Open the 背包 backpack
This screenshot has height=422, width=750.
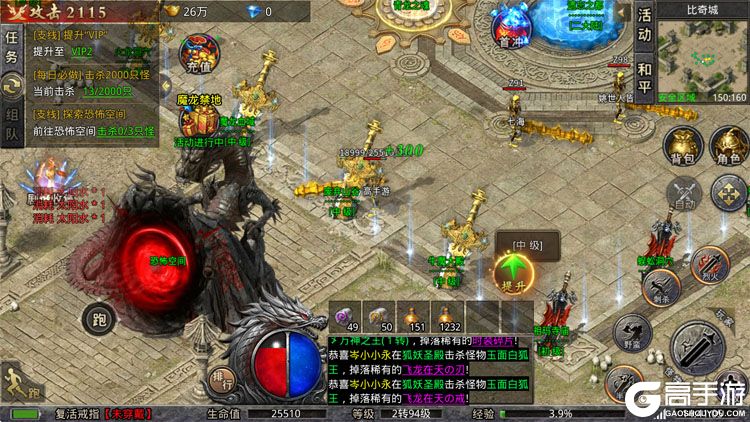pos(682,144)
